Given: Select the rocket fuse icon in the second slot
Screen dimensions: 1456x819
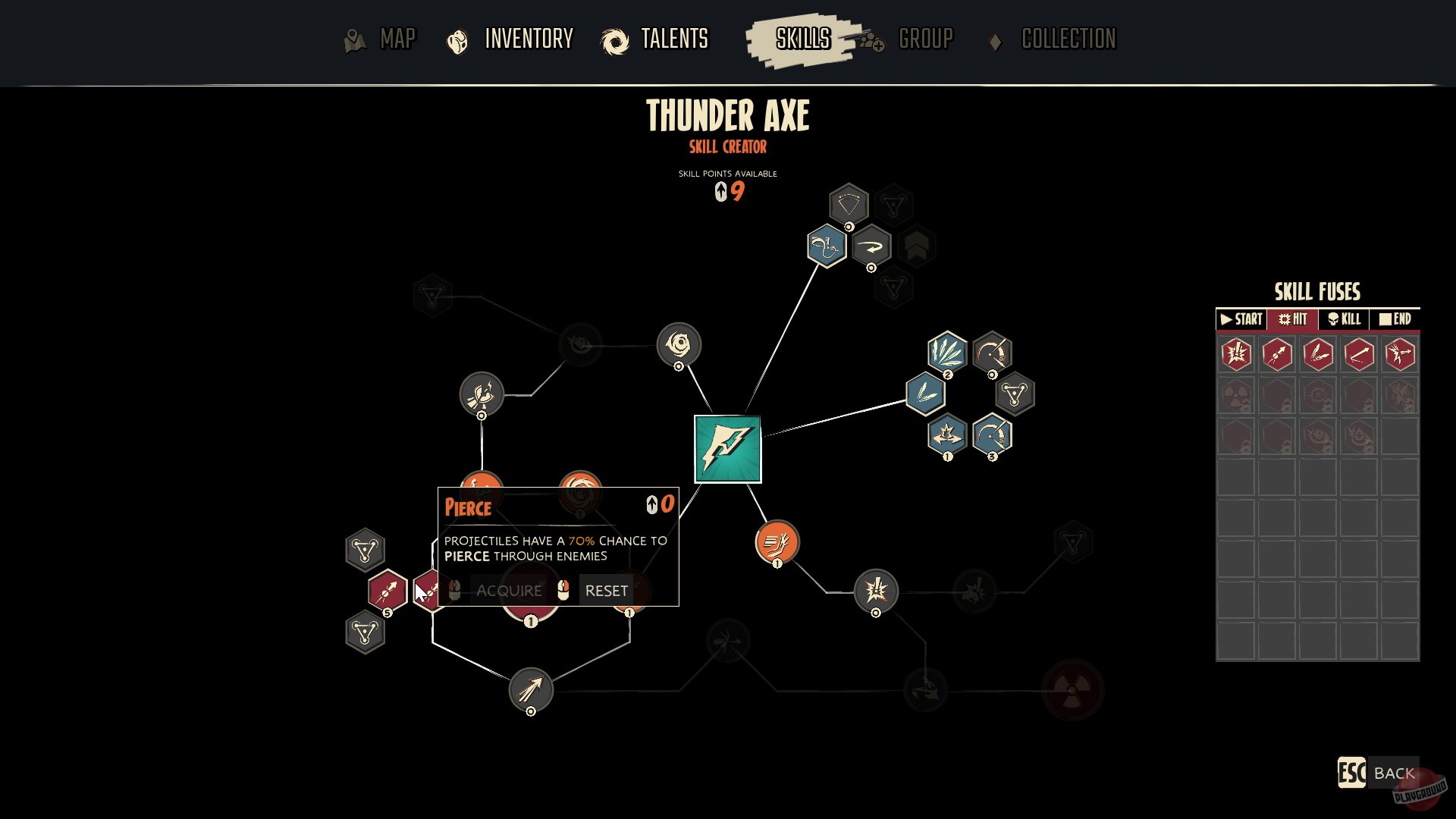Looking at the screenshot, I should [x=1276, y=354].
